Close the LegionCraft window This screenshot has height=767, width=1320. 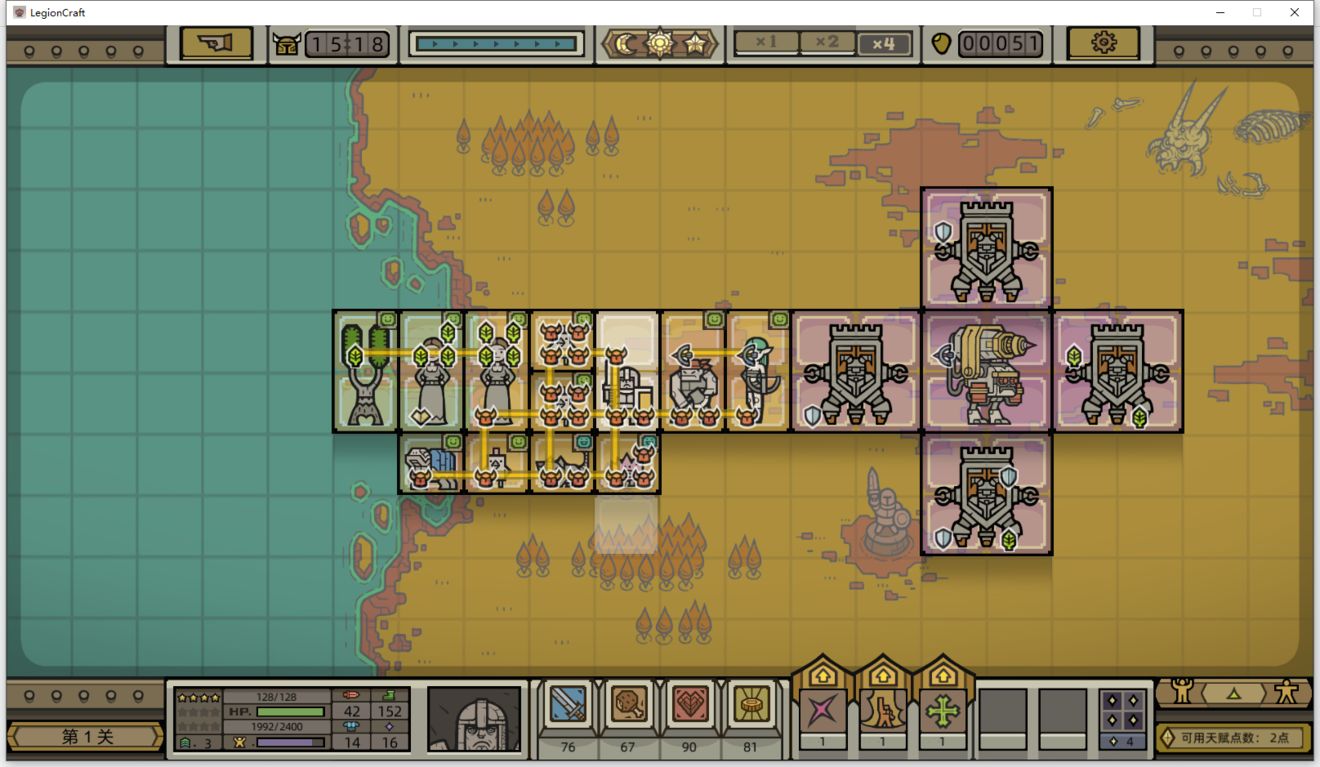(x=1294, y=12)
